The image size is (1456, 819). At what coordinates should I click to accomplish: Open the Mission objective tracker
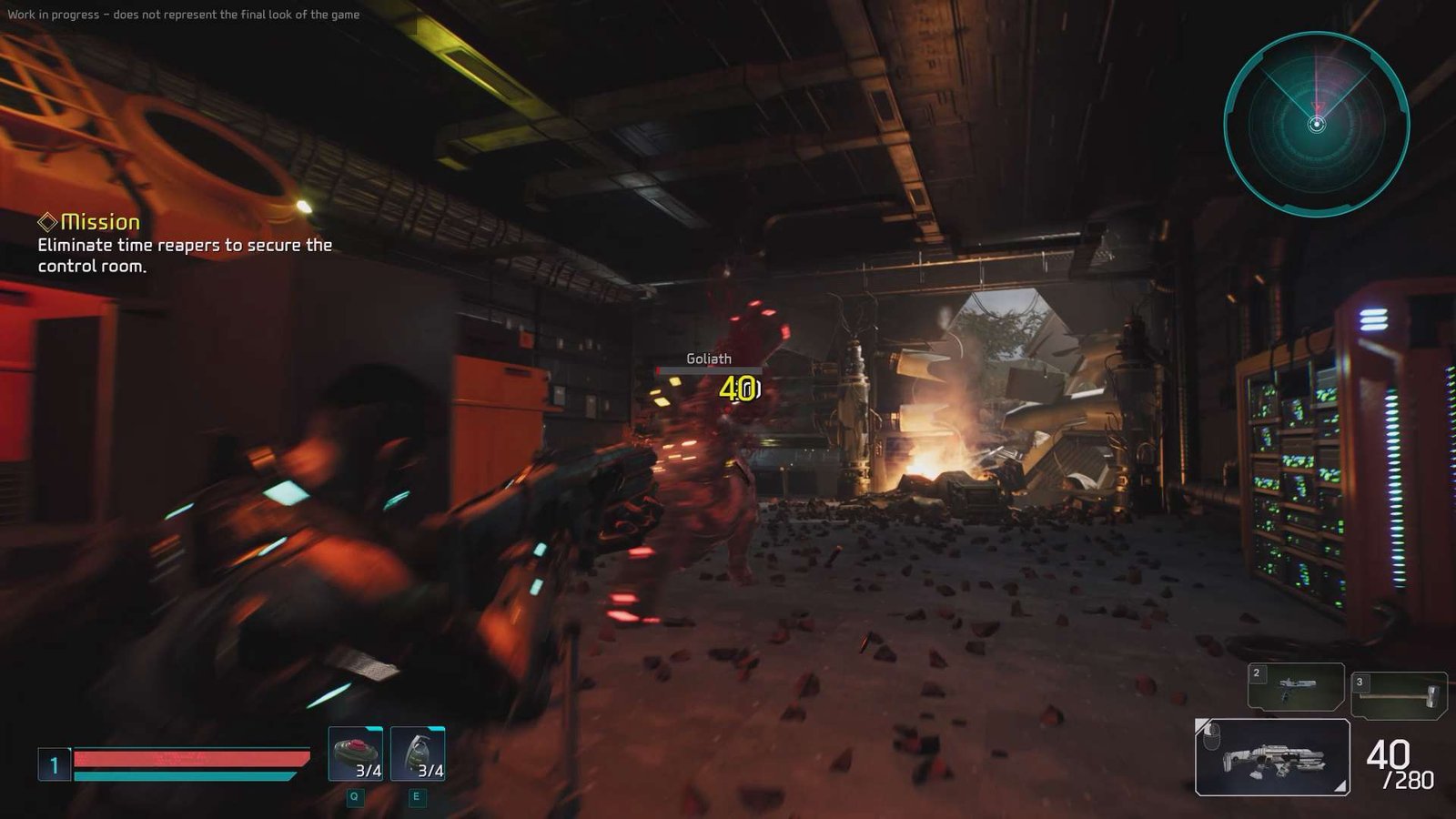[100, 222]
